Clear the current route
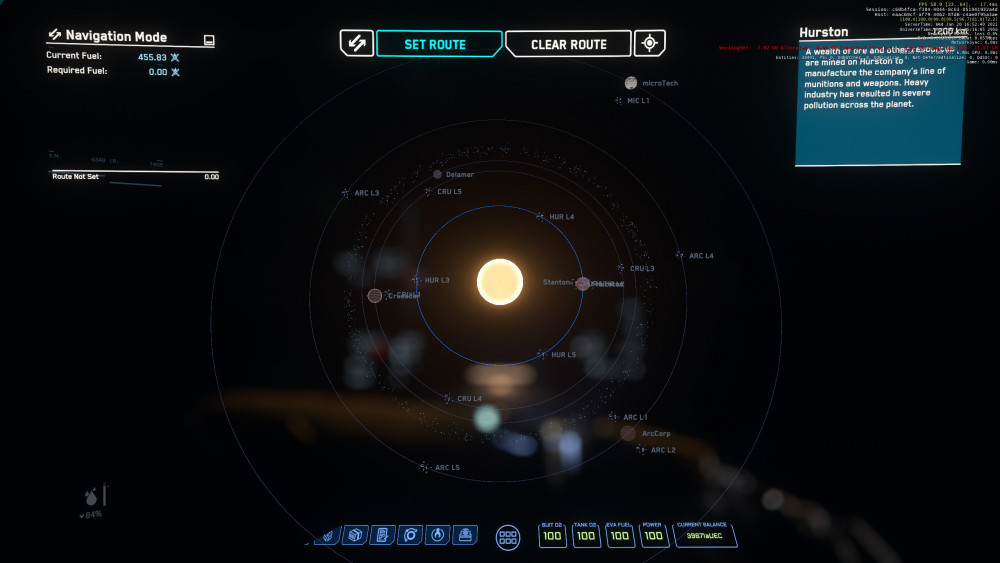The height and width of the screenshot is (563, 1000). [568, 44]
